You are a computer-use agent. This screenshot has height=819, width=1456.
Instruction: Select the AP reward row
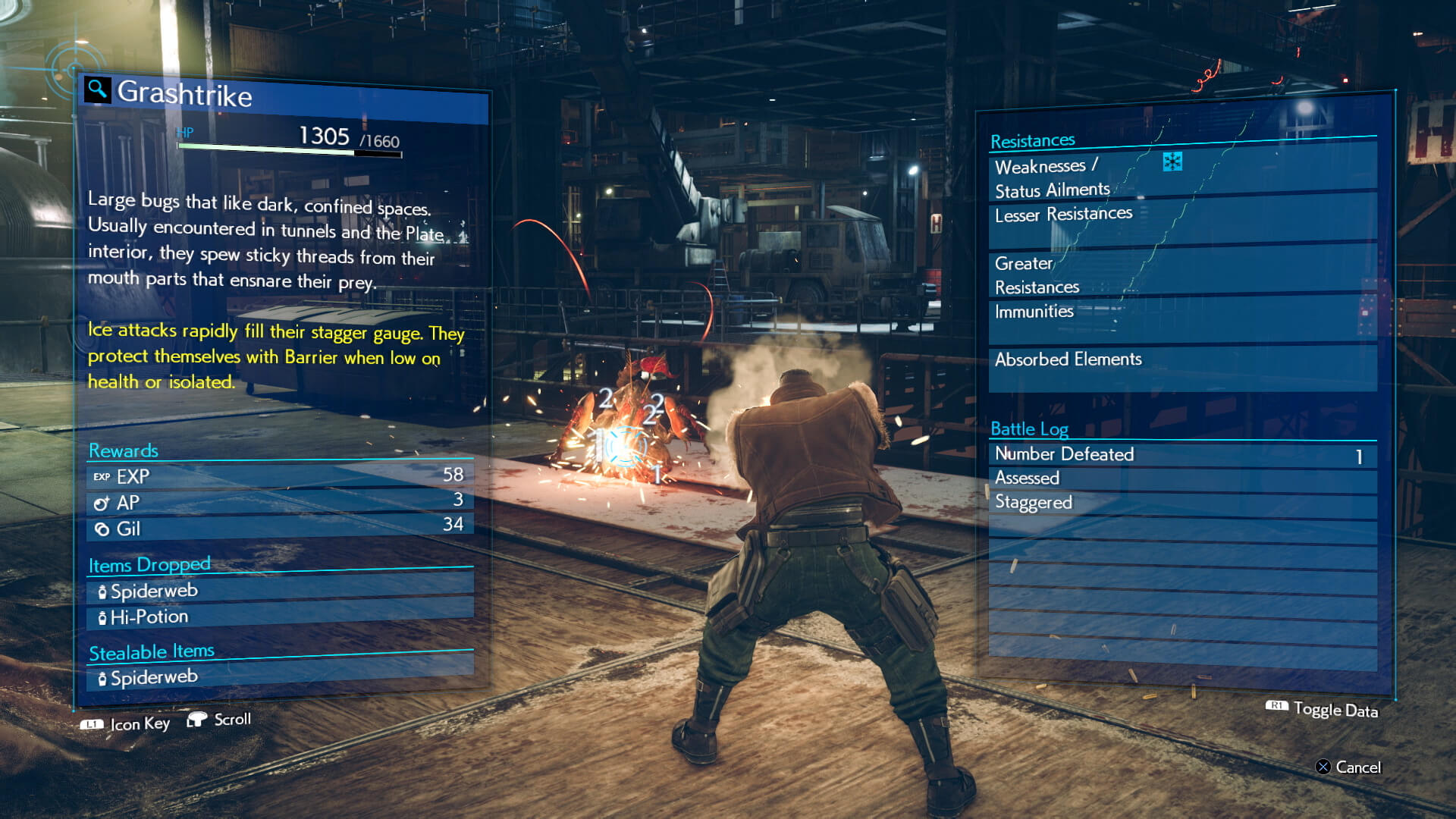[x=279, y=501]
